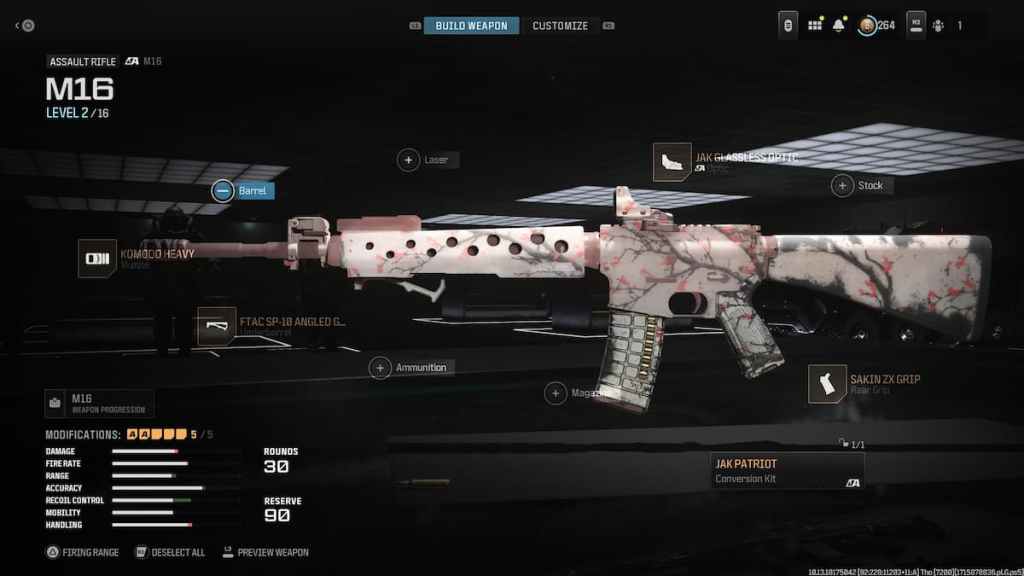The width and height of the screenshot is (1024, 576).
Task: Switch to the Build Weapon tab
Action: pos(471,25)
